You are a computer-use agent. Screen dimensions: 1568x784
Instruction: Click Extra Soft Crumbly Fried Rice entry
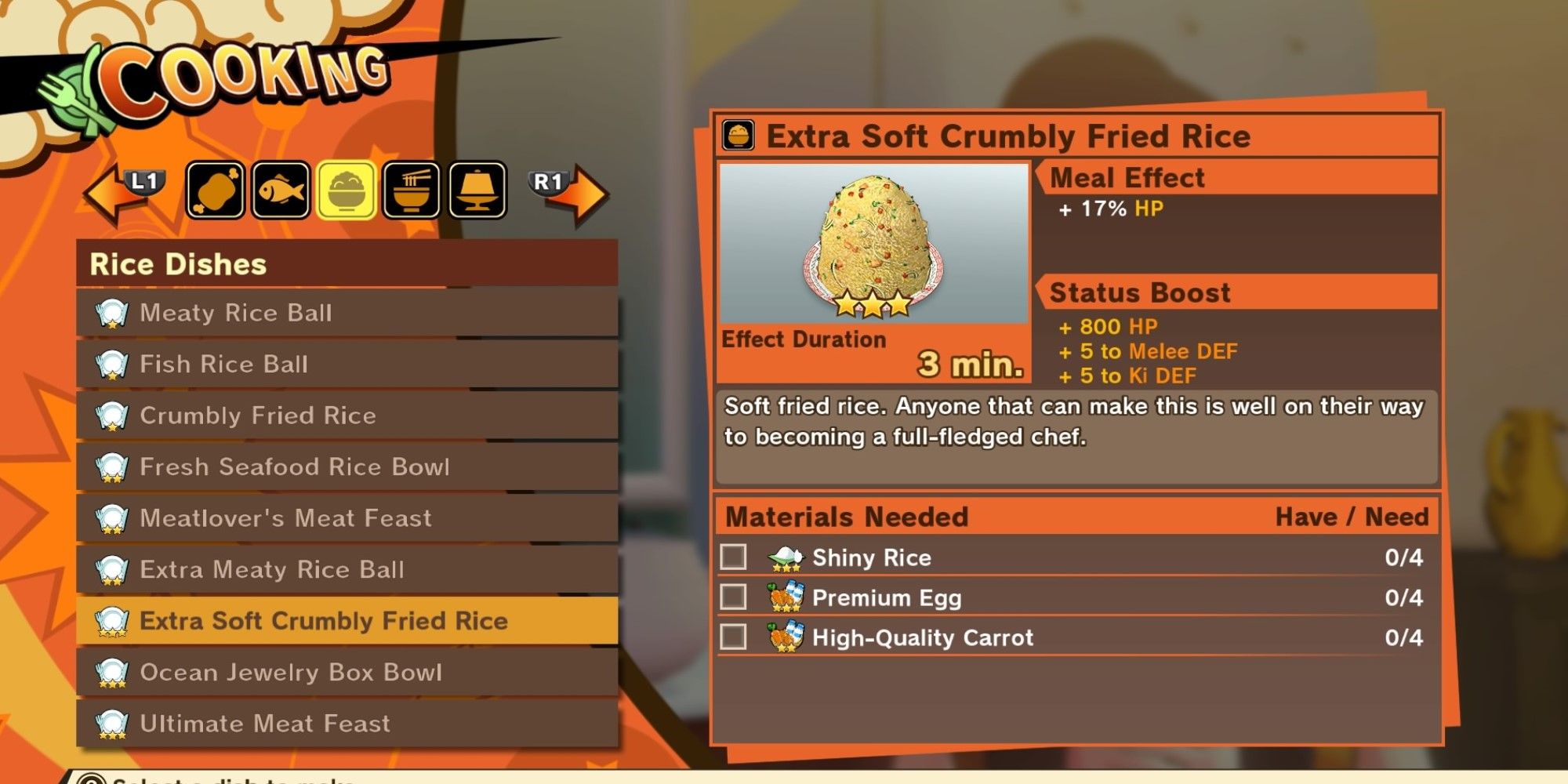coord(347,621)
